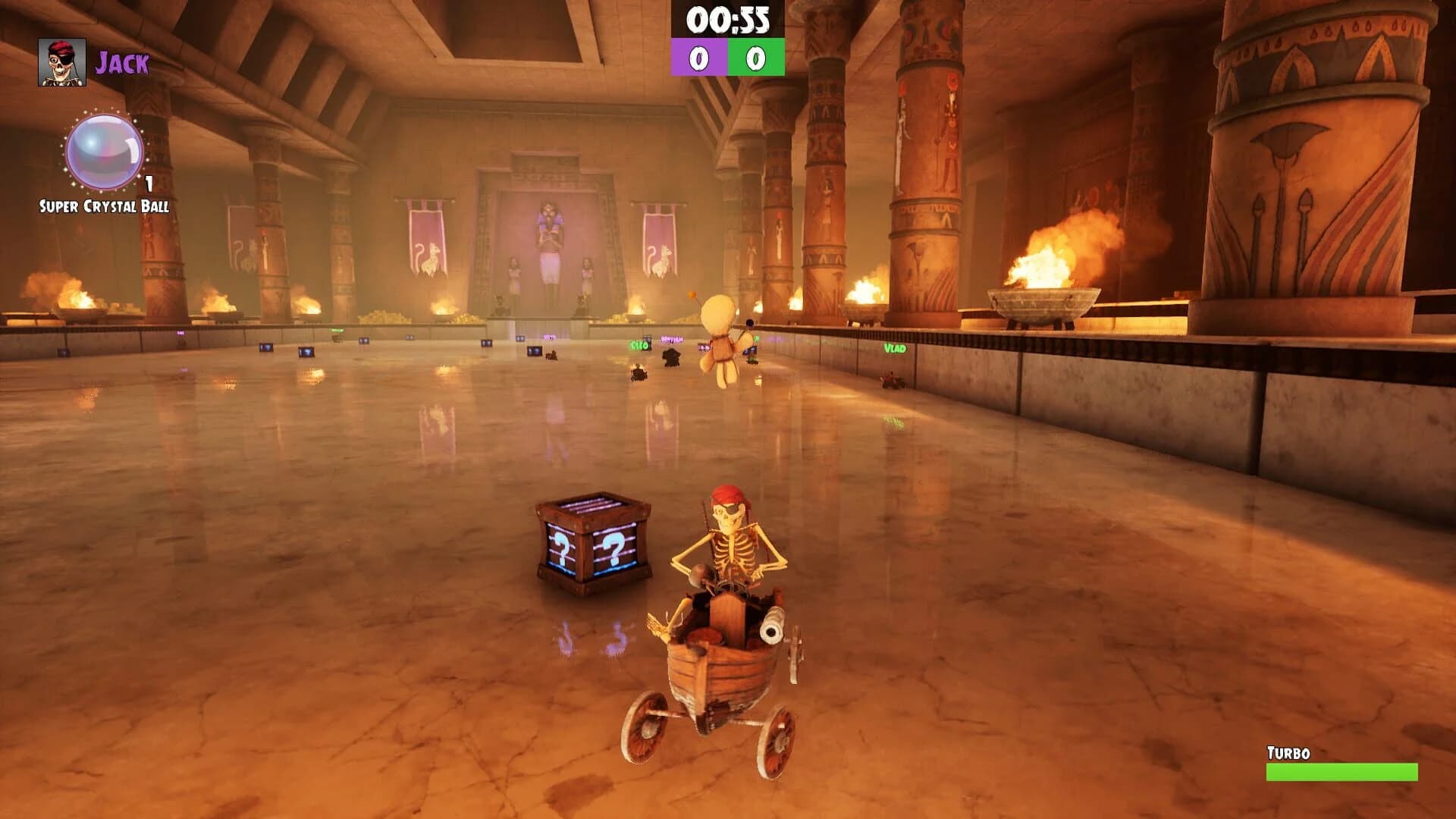
Task: Toggle the Super Crystal Ball item counter
Action: click(x=149, y=182)
